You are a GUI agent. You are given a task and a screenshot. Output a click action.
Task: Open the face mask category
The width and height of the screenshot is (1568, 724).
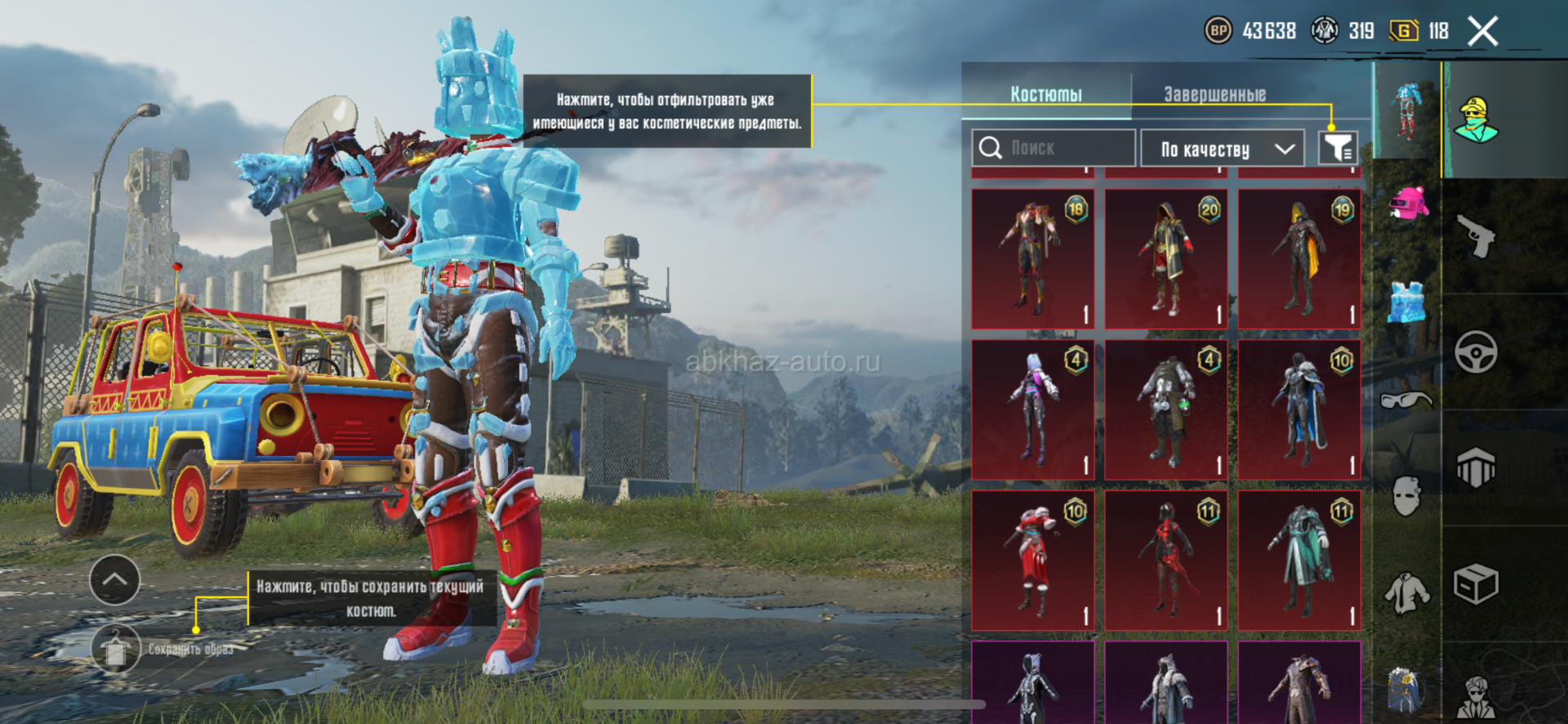pyautogui.click(x=1406, y=496)
